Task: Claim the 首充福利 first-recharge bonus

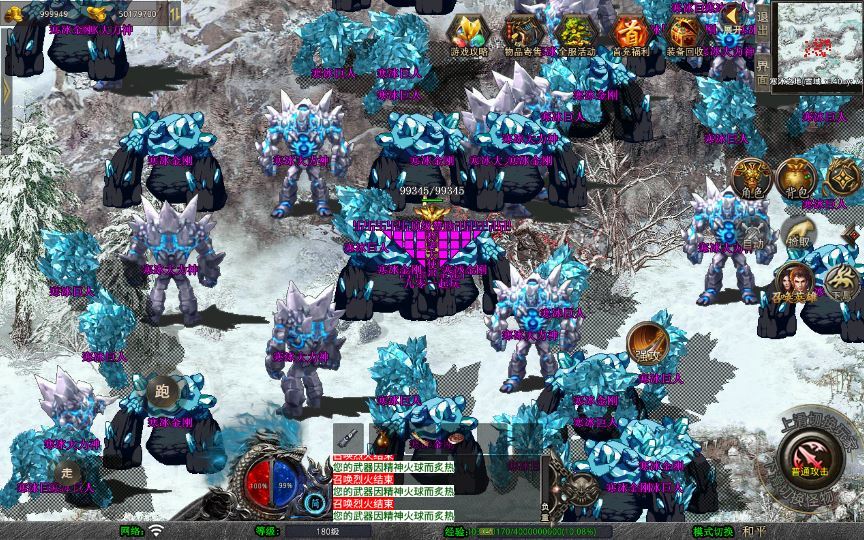Action: pyautogui.click(x=630, y=34)
